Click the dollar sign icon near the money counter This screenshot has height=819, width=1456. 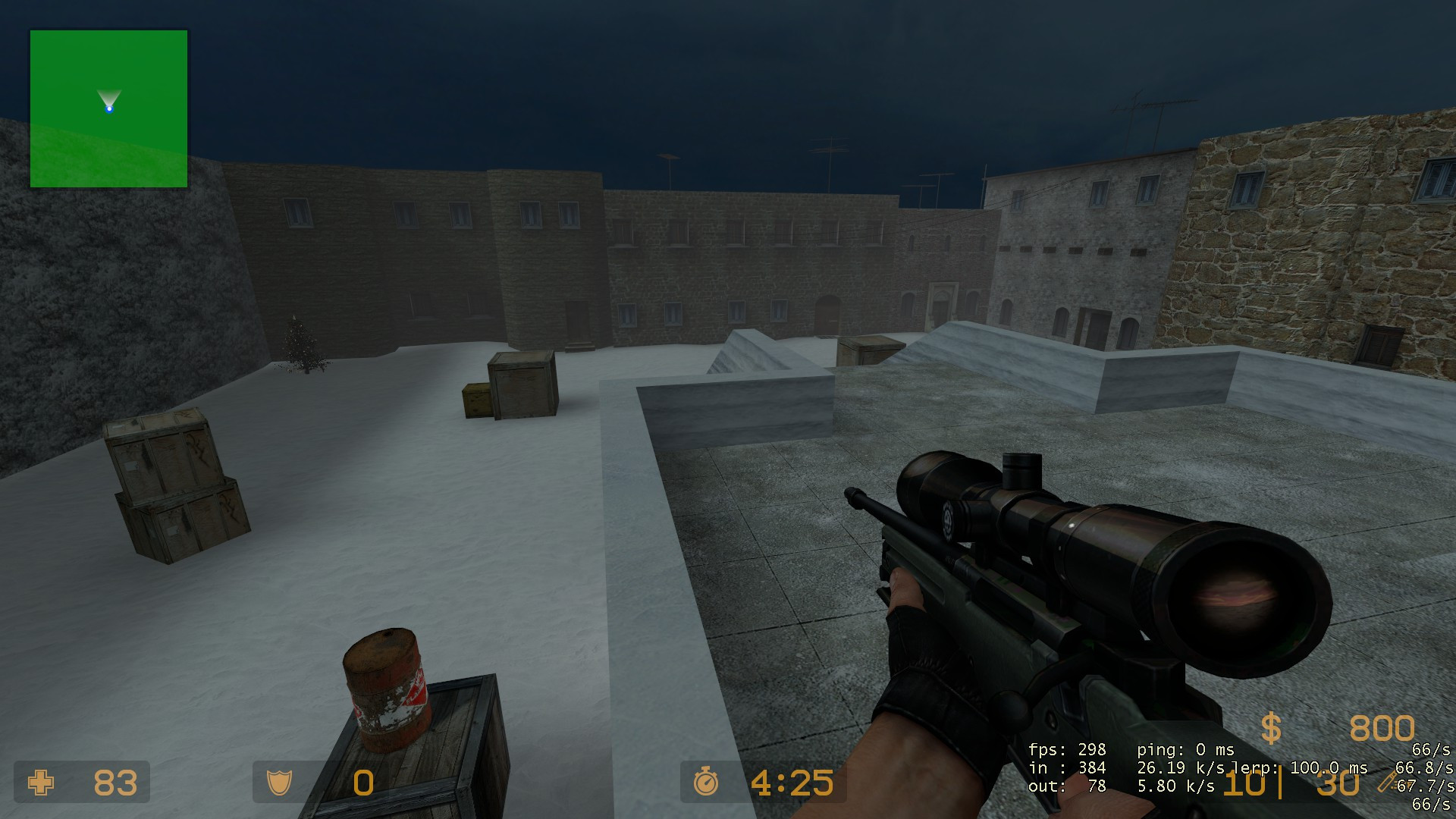(x=1271, y=730)
